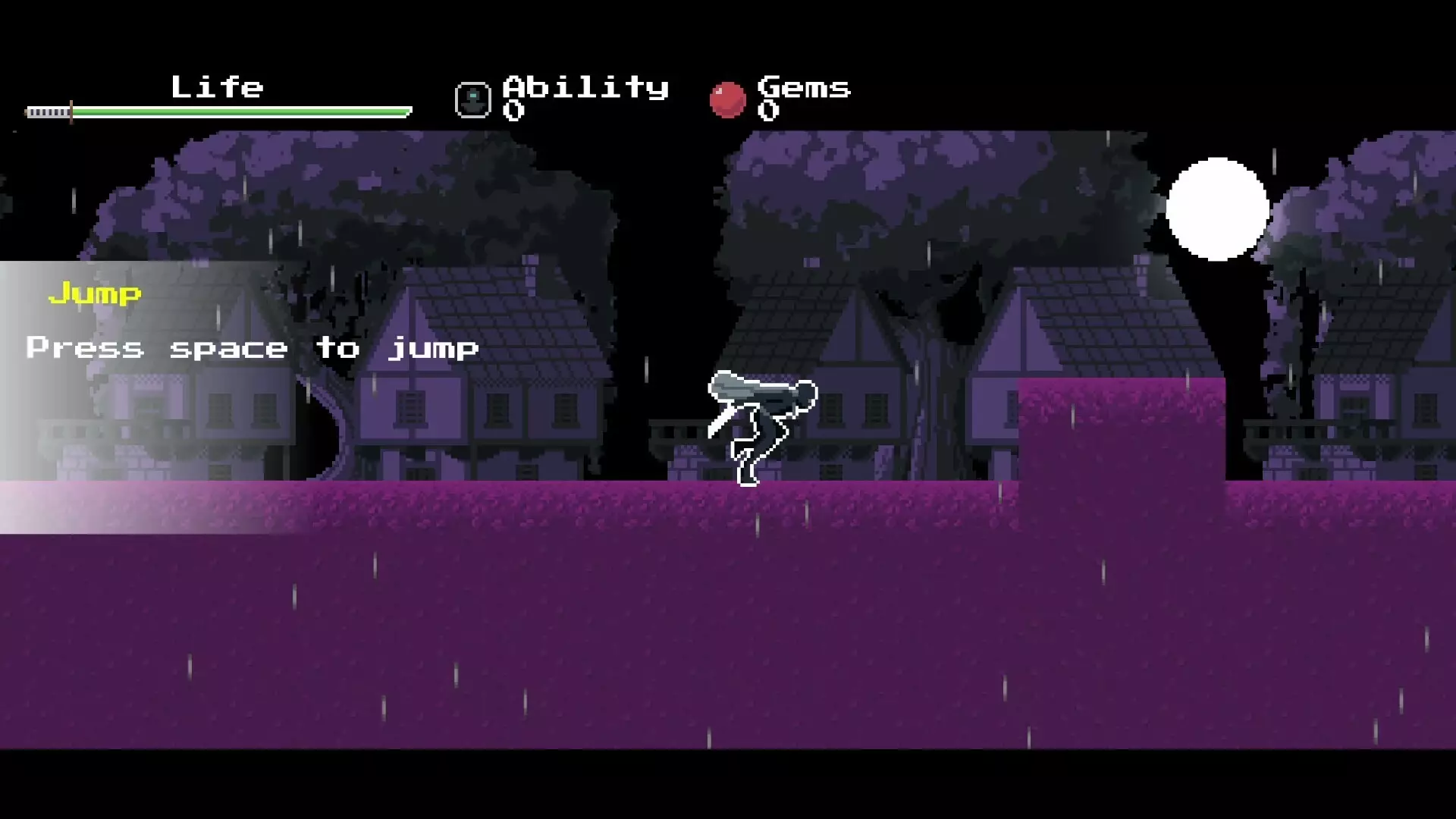This screenshot has height=819, width=1456.
Task: Click the red gem icon in the HUD
Action: (730, 99)
